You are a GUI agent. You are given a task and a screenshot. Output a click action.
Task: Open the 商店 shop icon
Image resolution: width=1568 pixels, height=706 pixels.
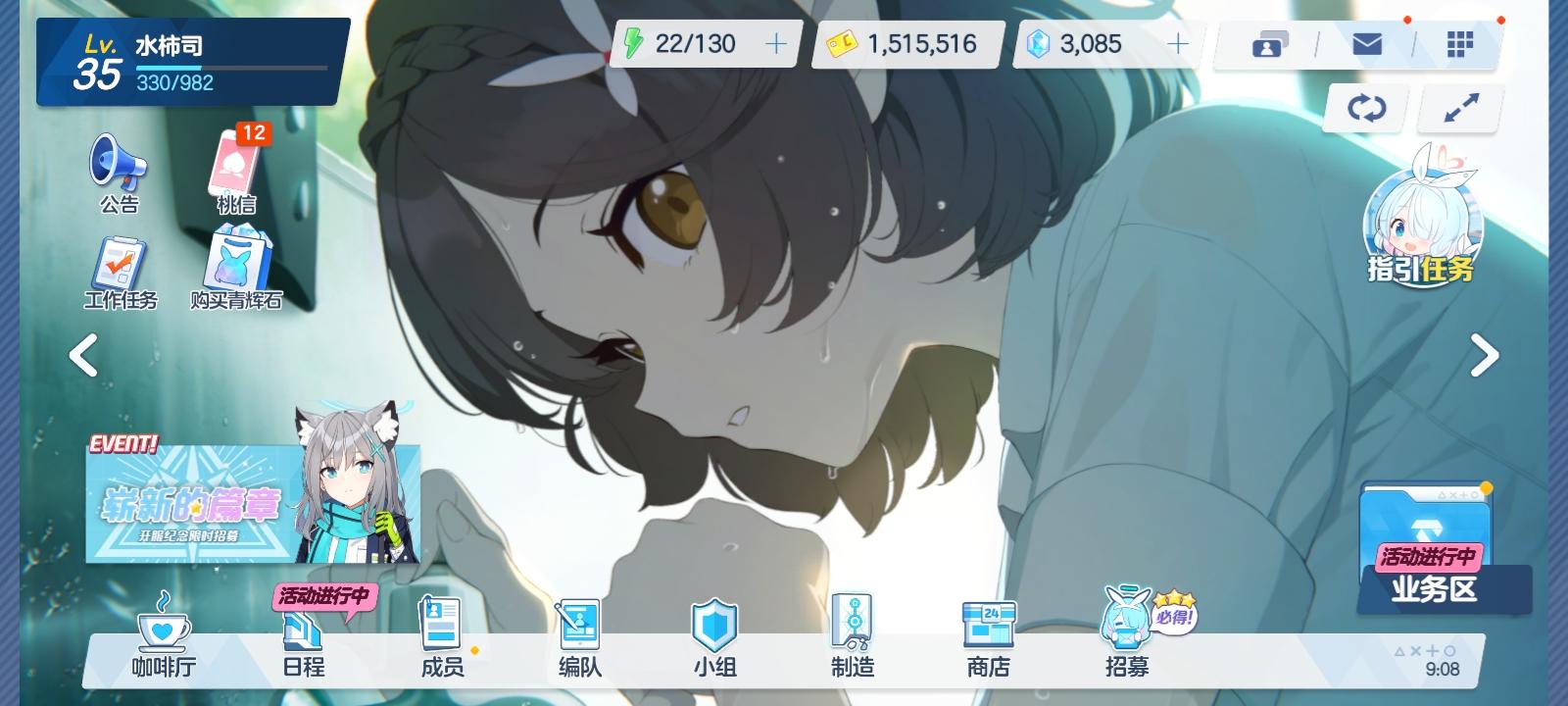990,637
